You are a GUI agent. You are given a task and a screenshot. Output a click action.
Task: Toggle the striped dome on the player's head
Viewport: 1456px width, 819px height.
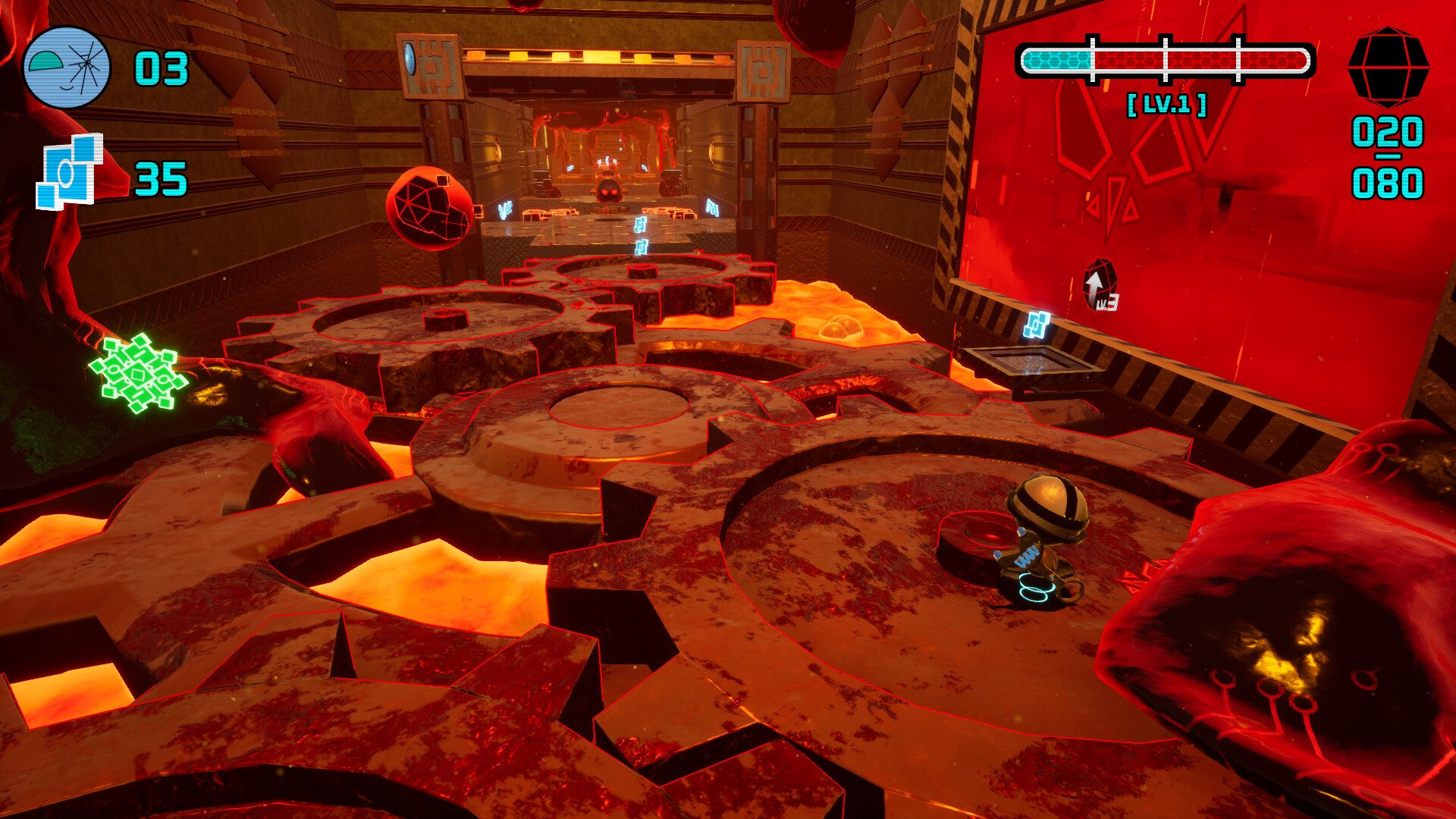click(1048, 497)
